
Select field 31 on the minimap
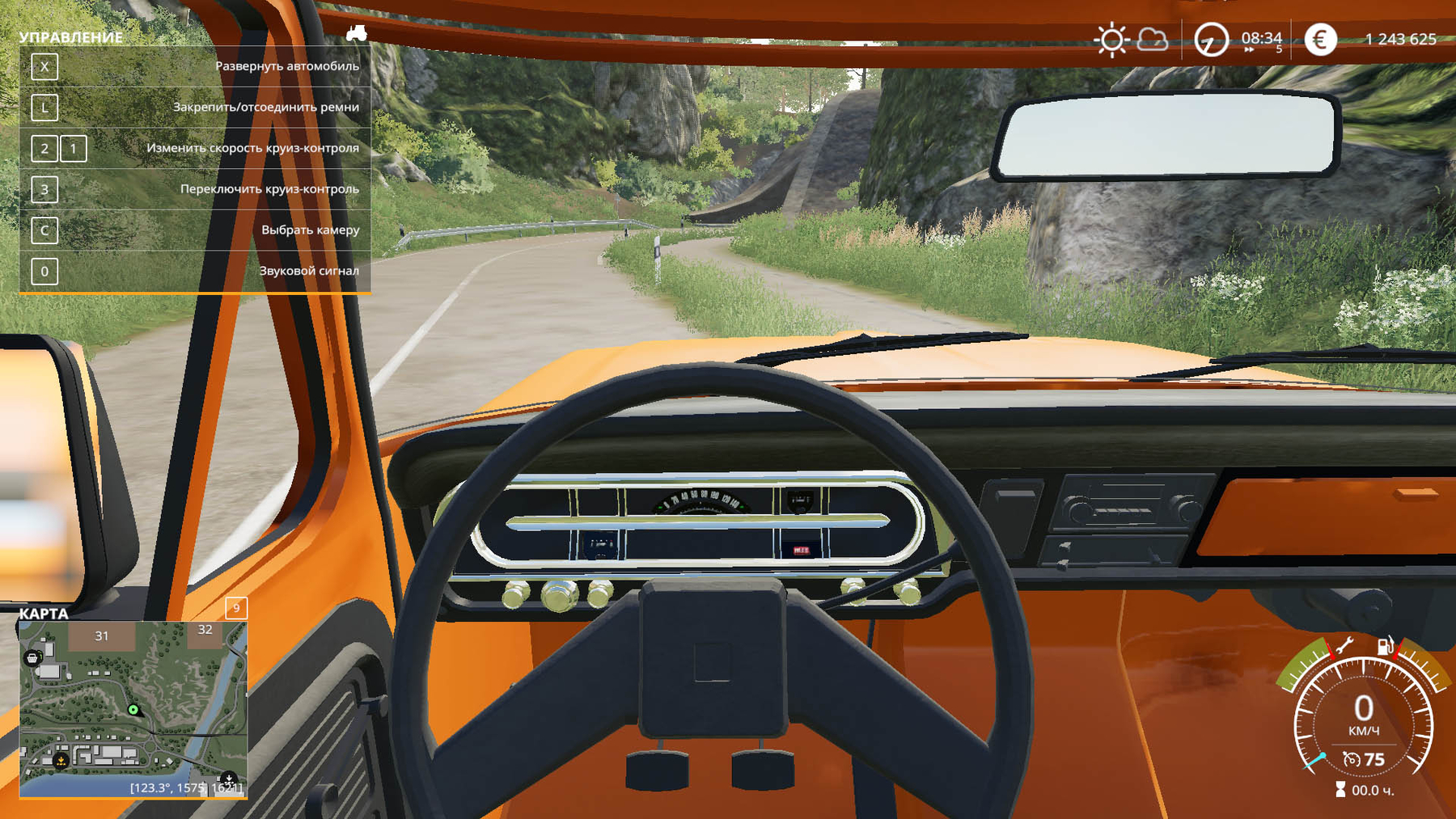102,636
